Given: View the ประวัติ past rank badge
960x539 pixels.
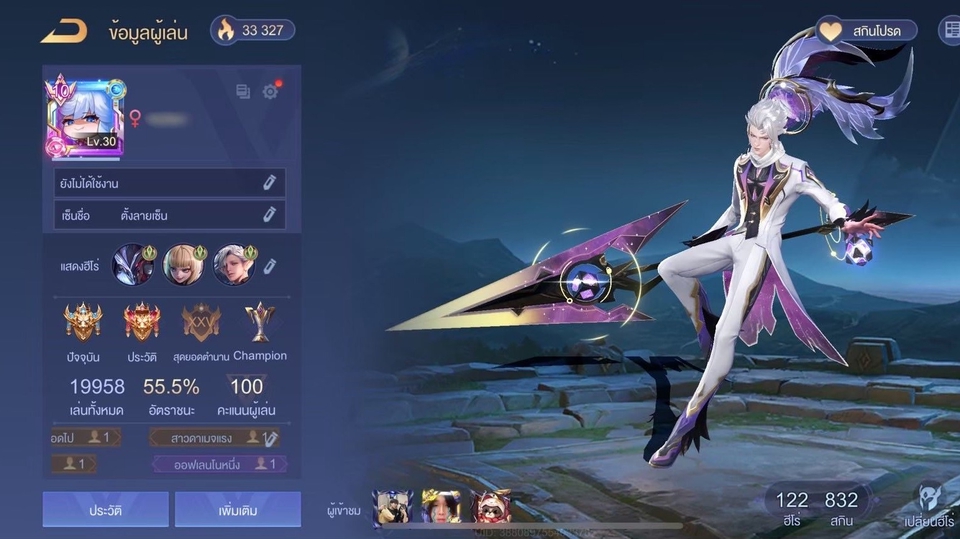Looking at the screenshot, I should pyautogui.click(x=142, y=322).
